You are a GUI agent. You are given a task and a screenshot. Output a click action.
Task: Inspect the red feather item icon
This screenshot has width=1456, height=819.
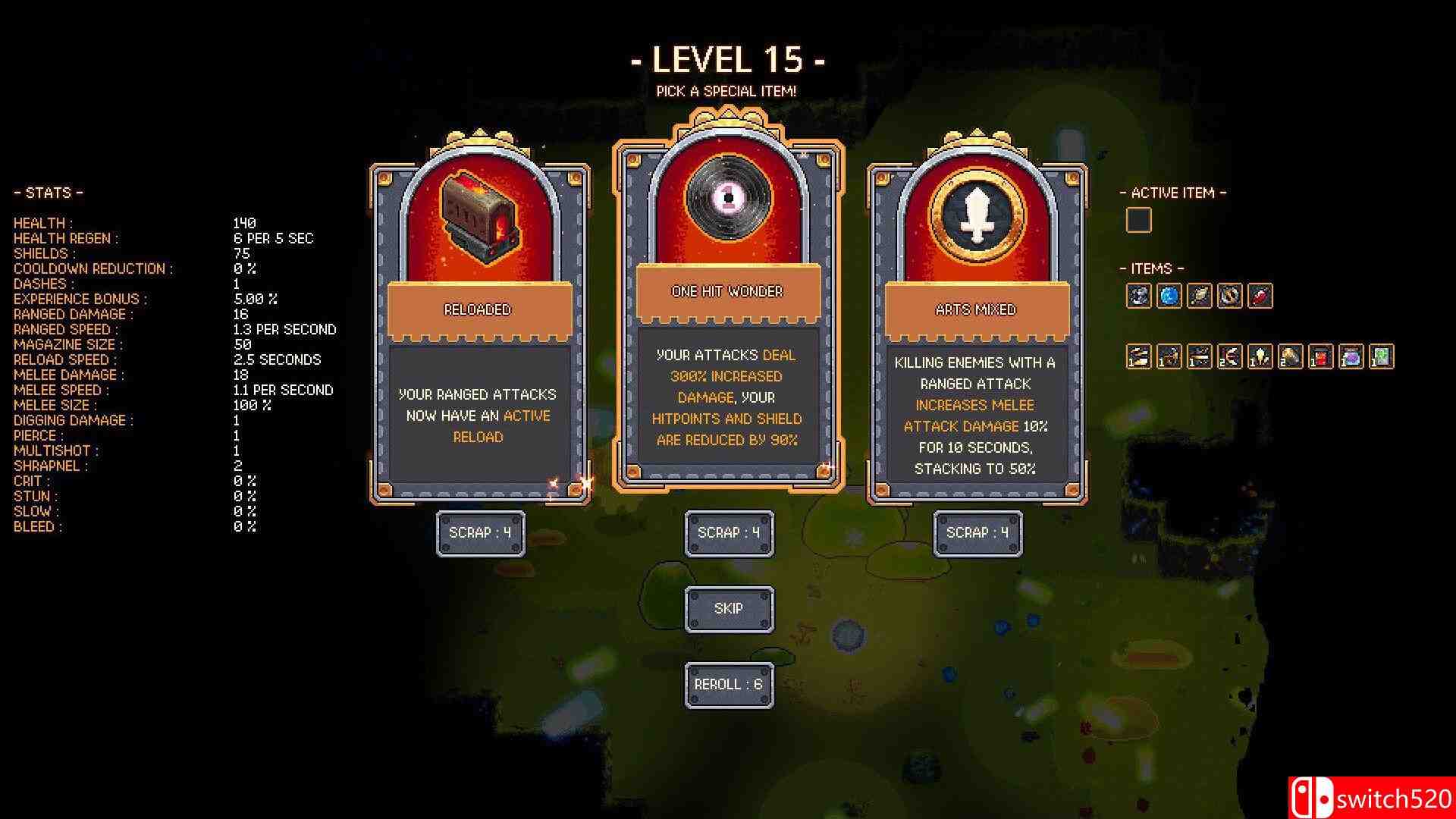point(1260,296)
